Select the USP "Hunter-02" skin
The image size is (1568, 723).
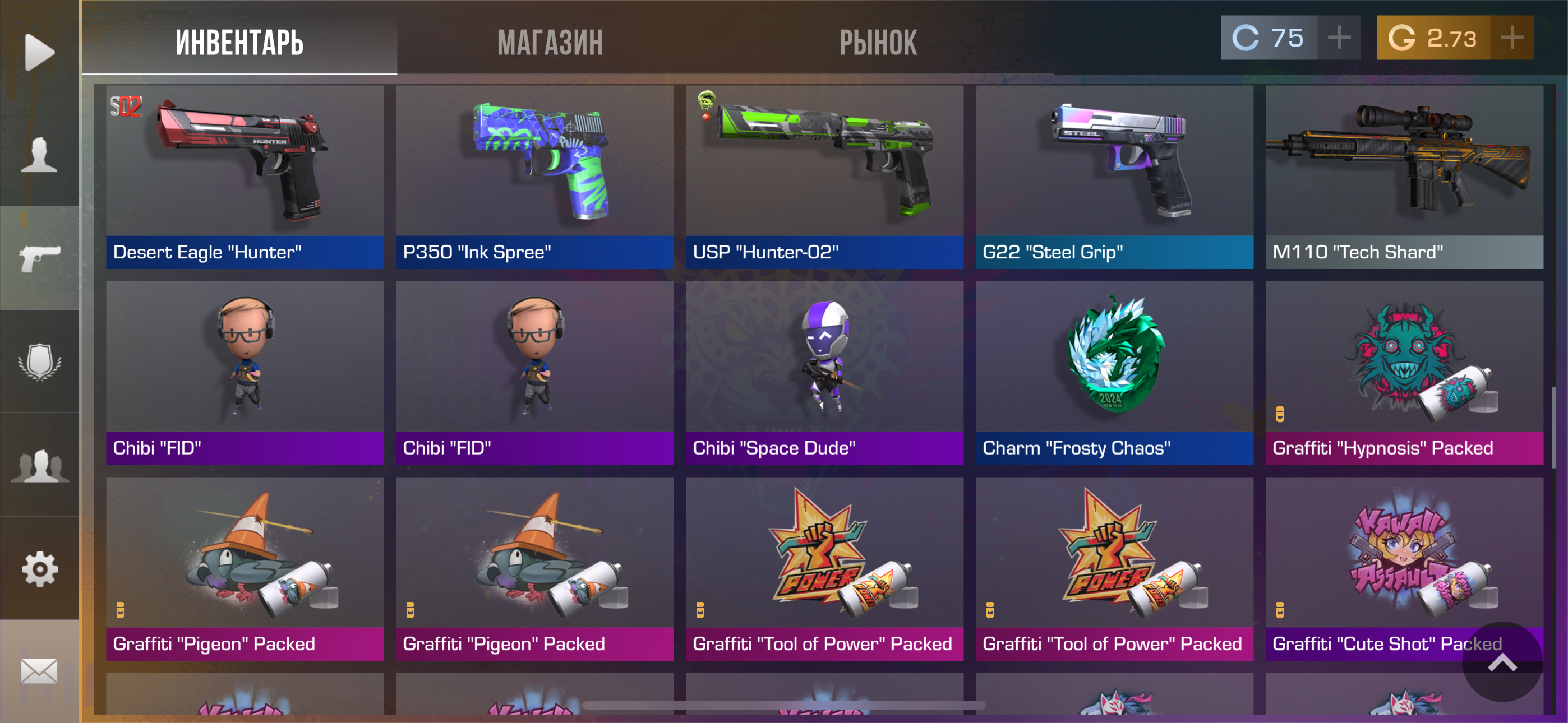[824, 177]
